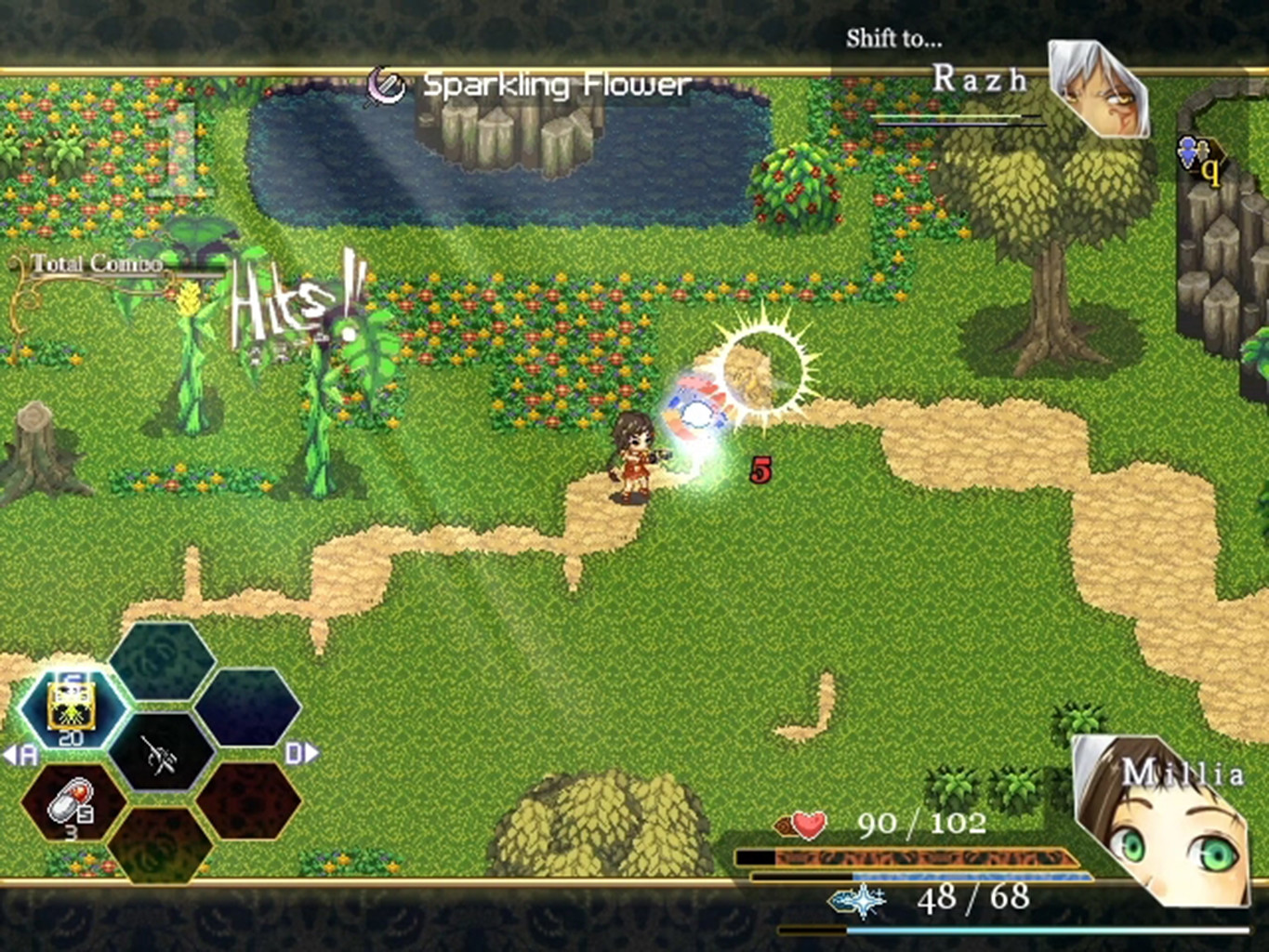Click the heart icon beside Millia's HP
Screen dimensions: 1269x952
(x=808, y=822)
